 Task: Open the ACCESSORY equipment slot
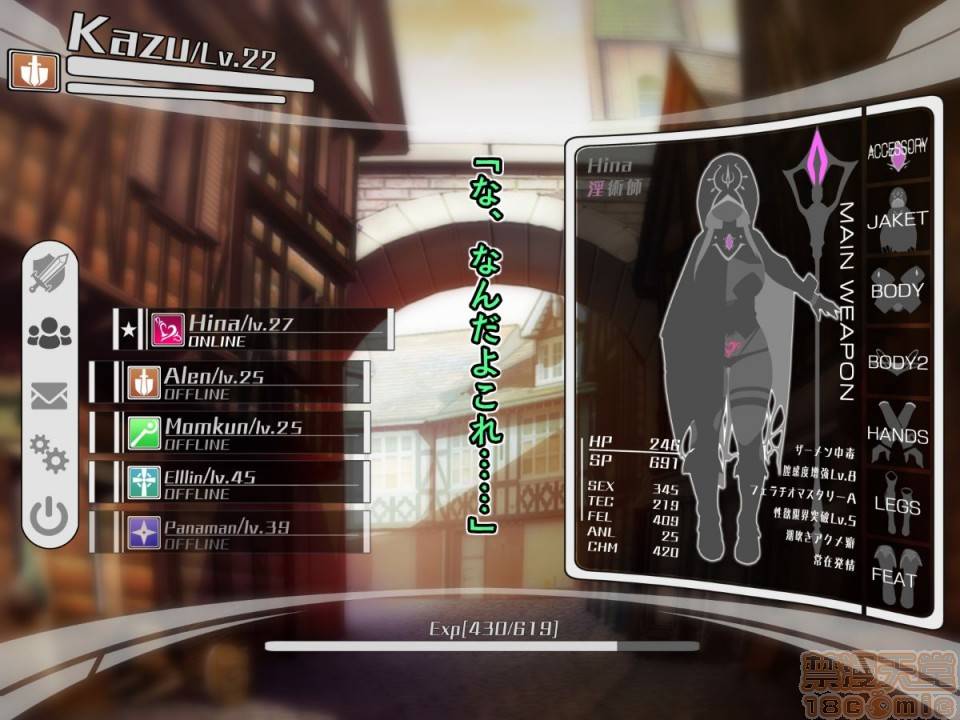tap(898, 151)
